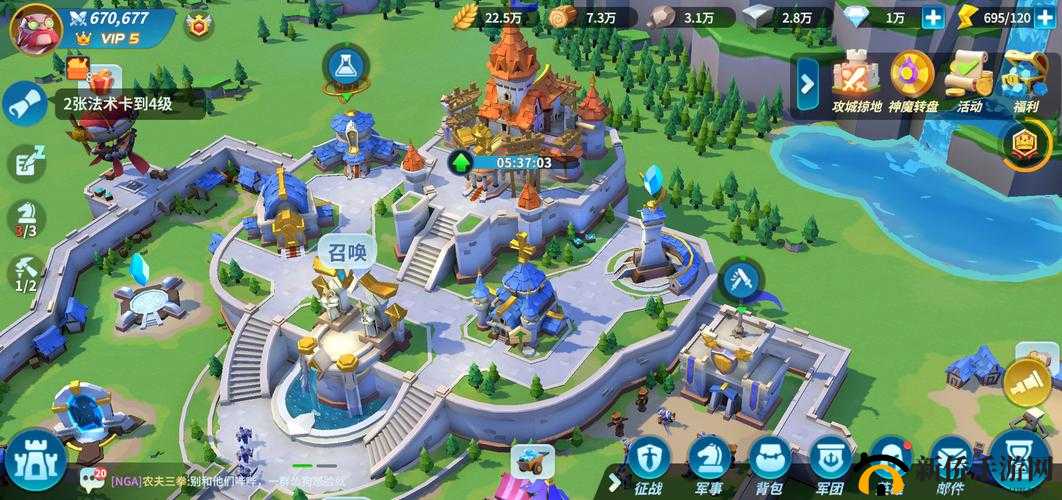Open the 军事 military menu
1062x500 pixels.
708,465
